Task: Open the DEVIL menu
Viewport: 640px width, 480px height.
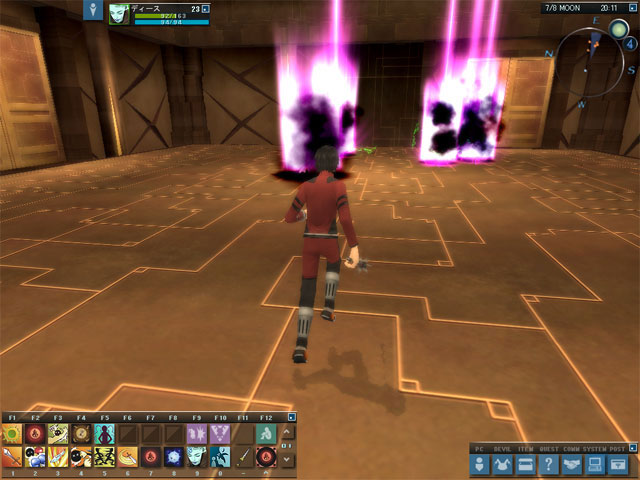Action: (x=503, y=464)
